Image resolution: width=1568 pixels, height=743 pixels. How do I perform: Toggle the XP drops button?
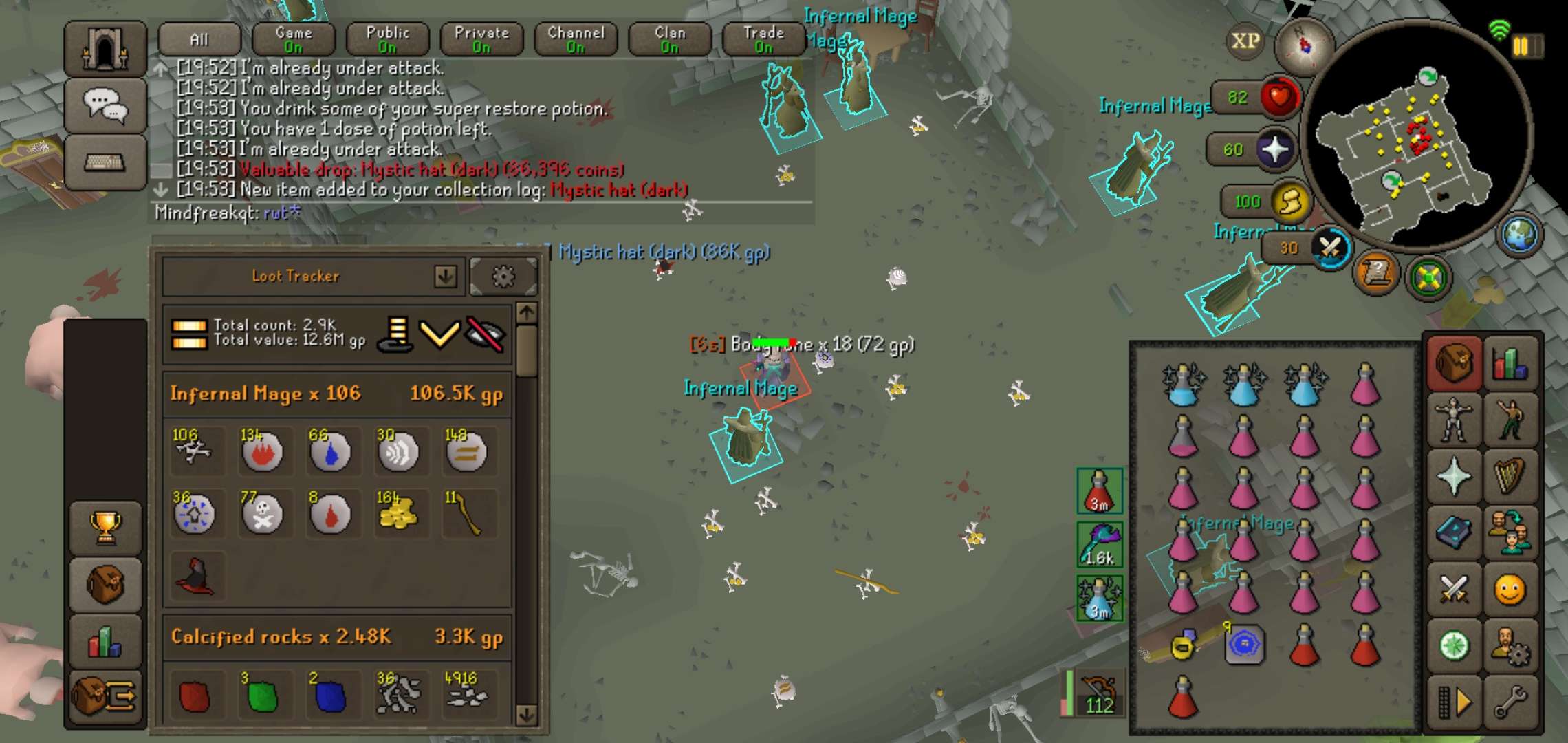1245,41
